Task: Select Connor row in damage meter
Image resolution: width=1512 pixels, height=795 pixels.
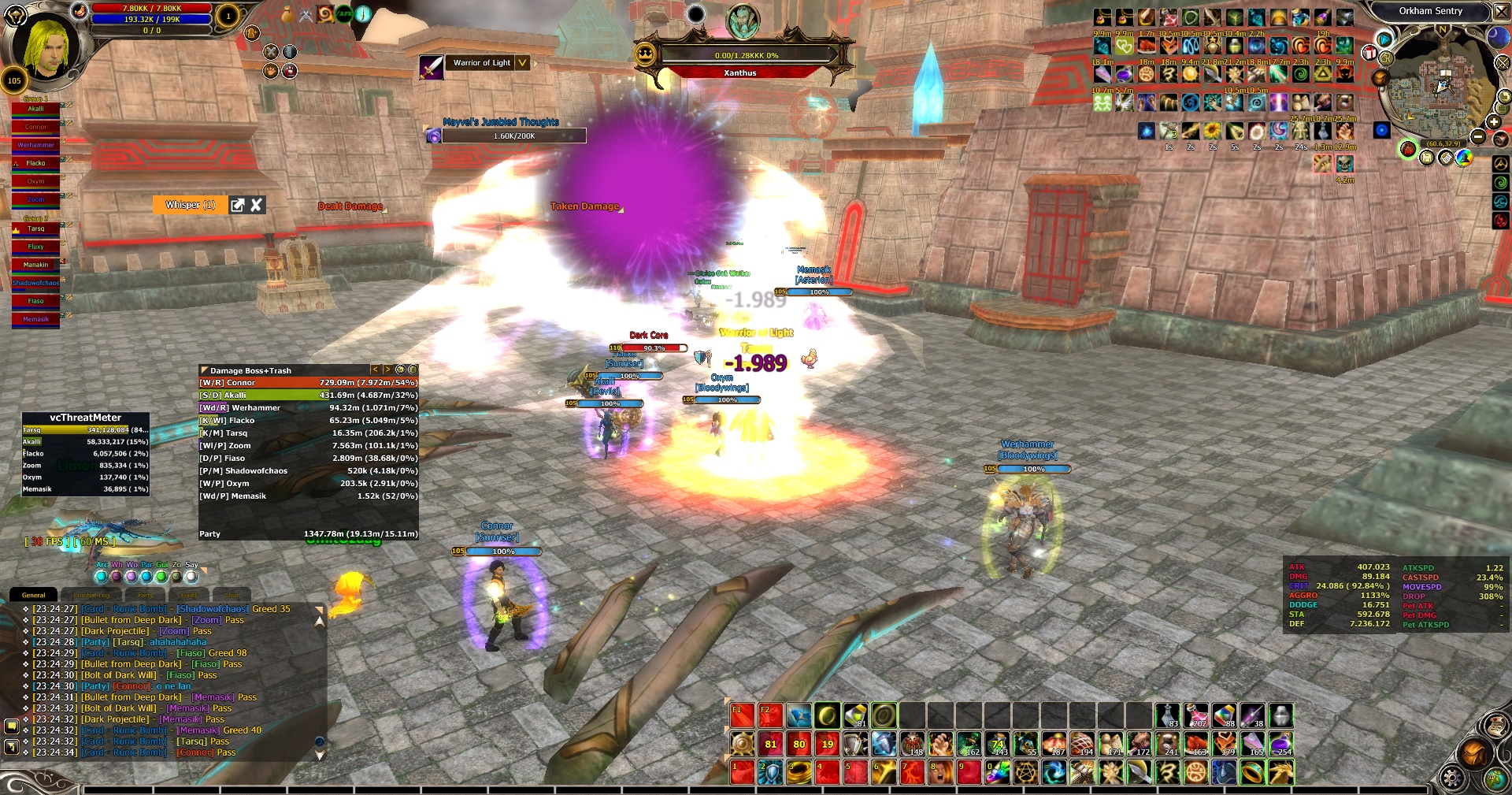Action: tap(308, 383)
